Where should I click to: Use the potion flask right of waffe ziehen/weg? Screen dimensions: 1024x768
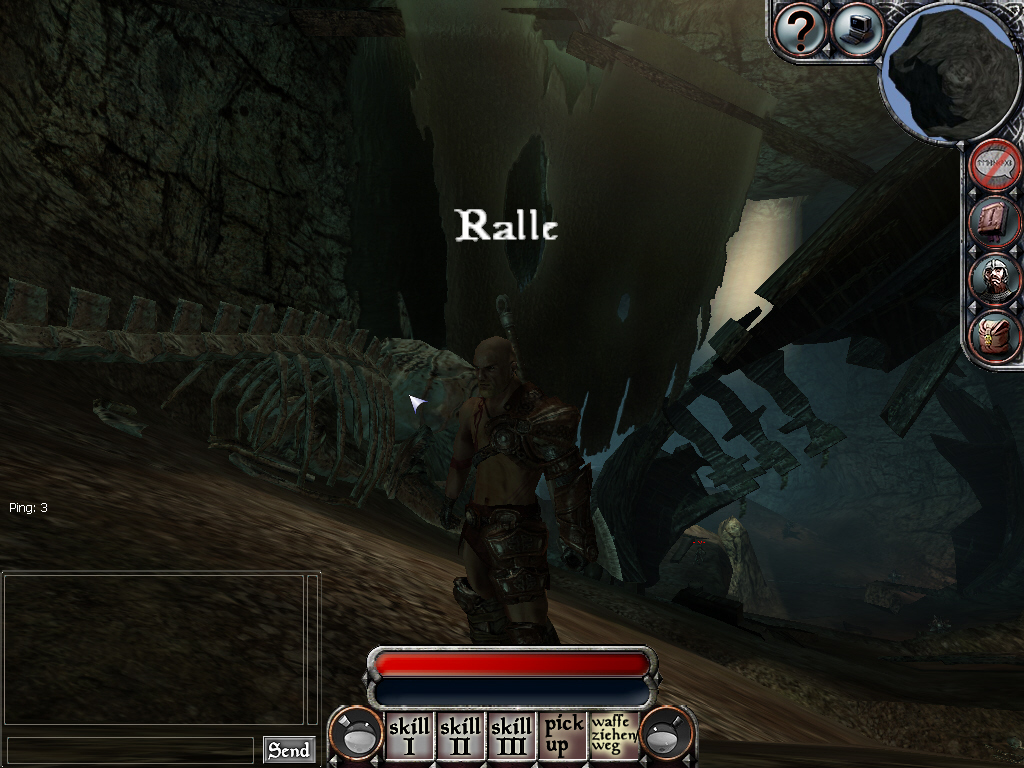667,736
